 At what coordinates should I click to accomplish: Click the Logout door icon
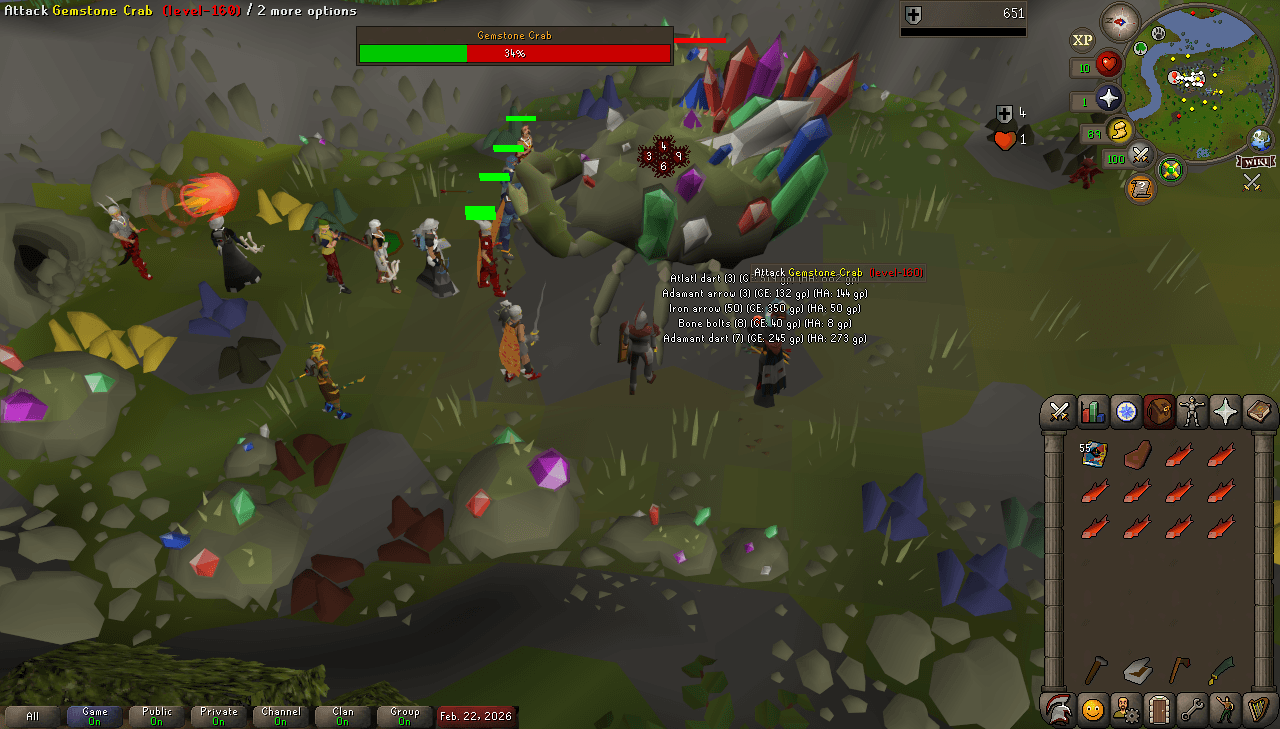pyautogui.click(x=1159, y=710)
